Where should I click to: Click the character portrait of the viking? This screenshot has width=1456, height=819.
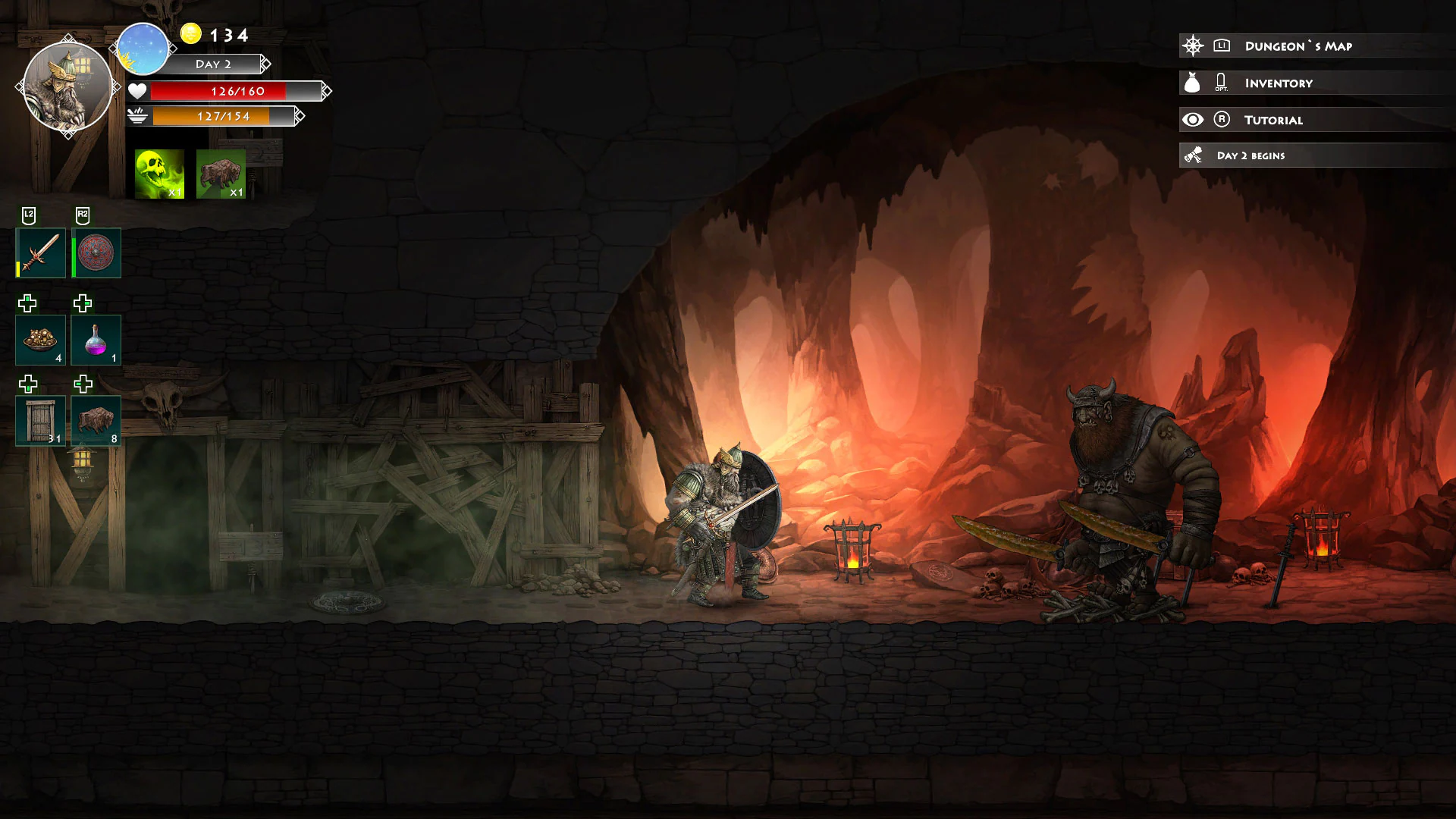pyautogui.click(x=68, y=86)
